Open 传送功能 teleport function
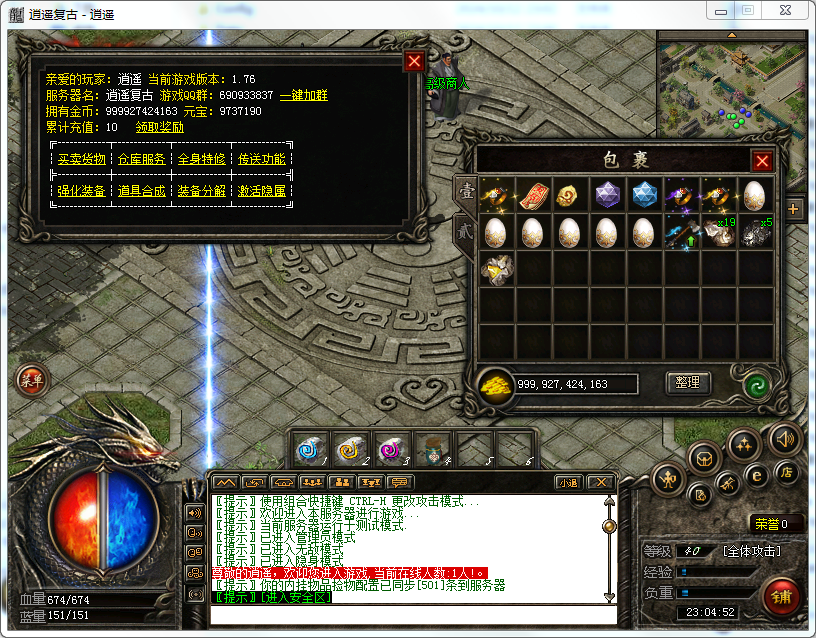816x638 pixels. coord(261,159)
